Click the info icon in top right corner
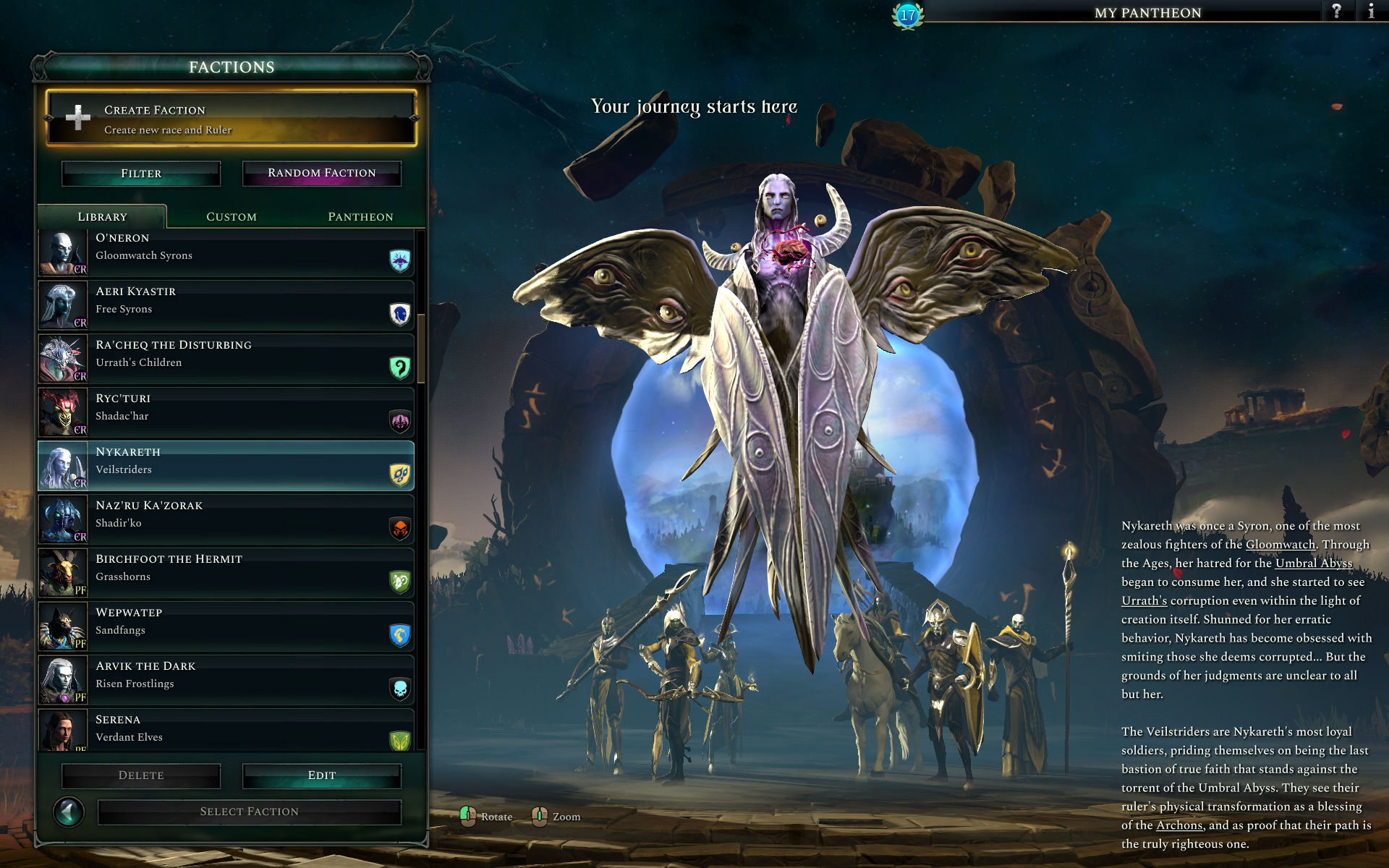Screen dimensions: 1389x868 click(1370, 12)
